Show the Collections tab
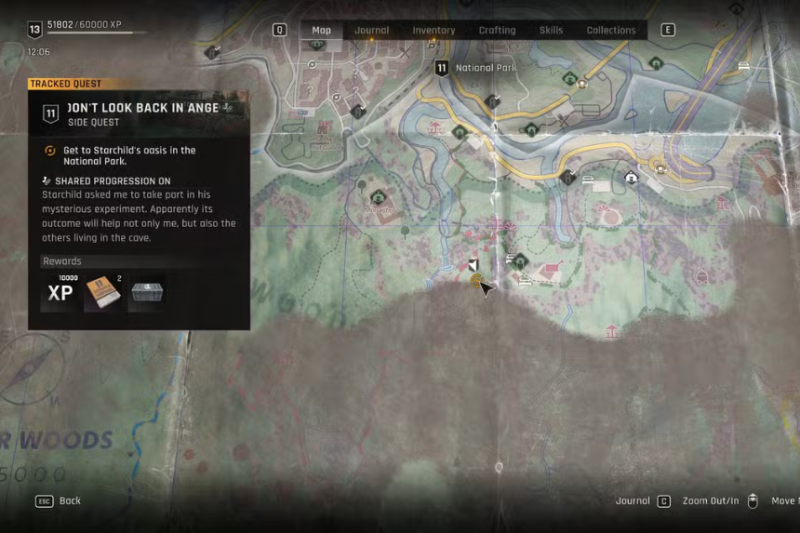Image resolution: width=800 pixels, height=533 pixels. click(x=611, y=30)
